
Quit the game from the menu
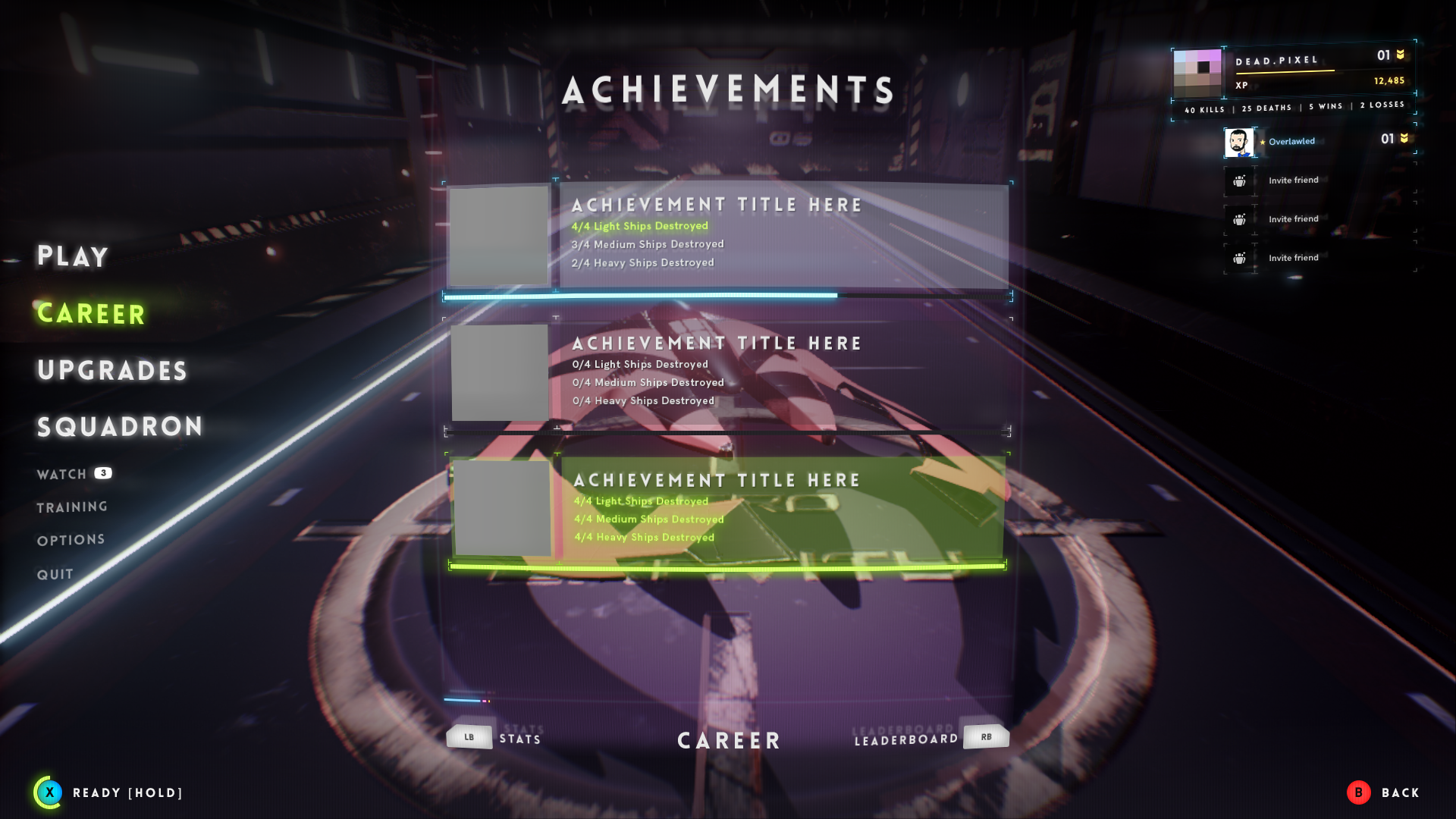click(x=55, y=575)
